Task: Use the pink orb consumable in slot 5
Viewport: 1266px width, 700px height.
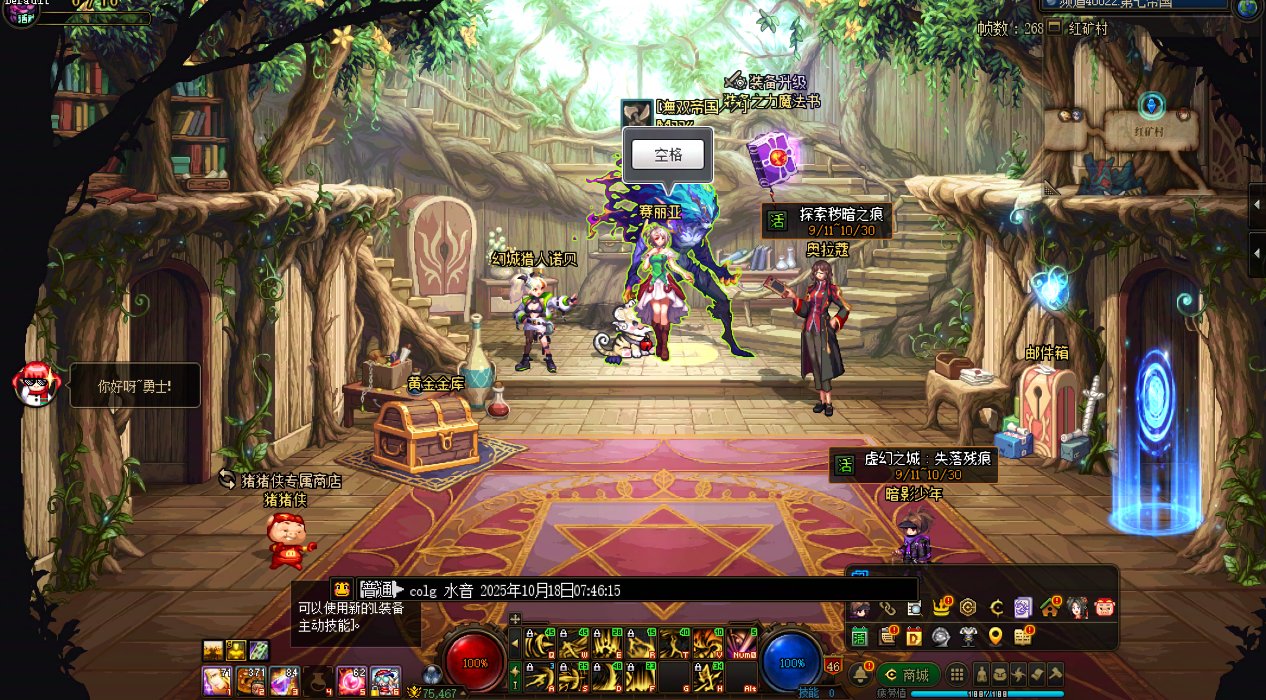Action: (x=350, y=681)
